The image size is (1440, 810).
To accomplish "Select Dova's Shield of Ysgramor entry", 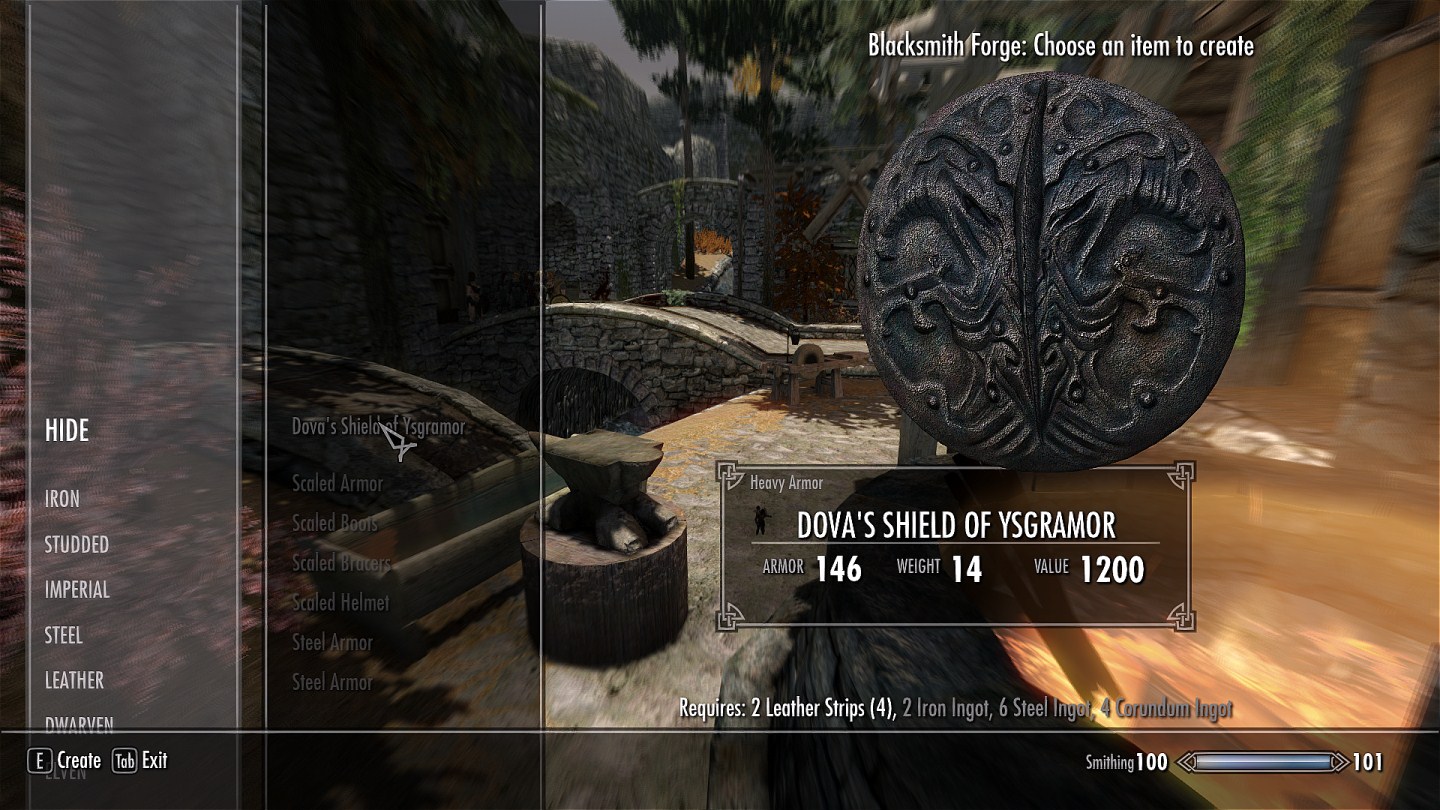I will click(378, 427).
